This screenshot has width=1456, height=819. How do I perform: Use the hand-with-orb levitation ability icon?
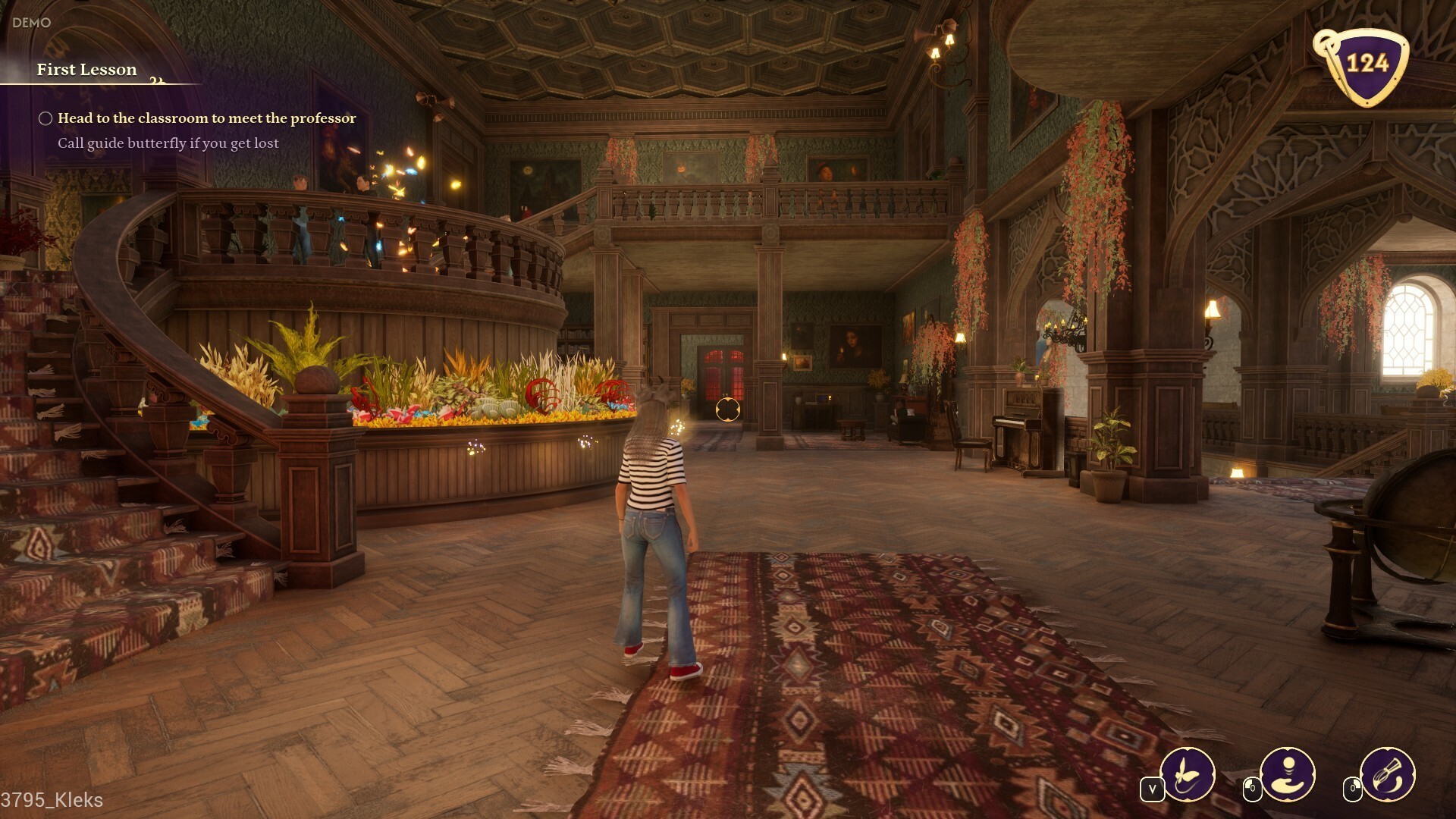(1288, 774)
